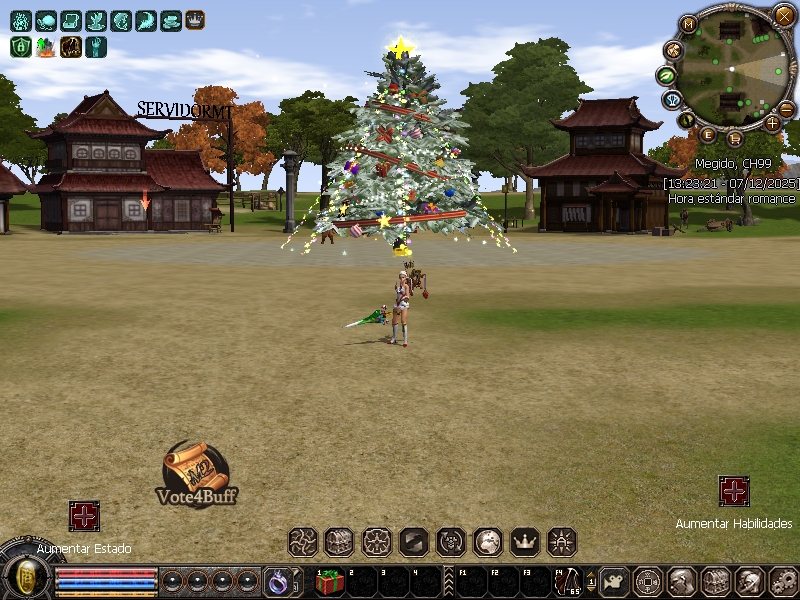Close the minimap with the X button
The width and height of the screenshot is (800, 600).
785,16
